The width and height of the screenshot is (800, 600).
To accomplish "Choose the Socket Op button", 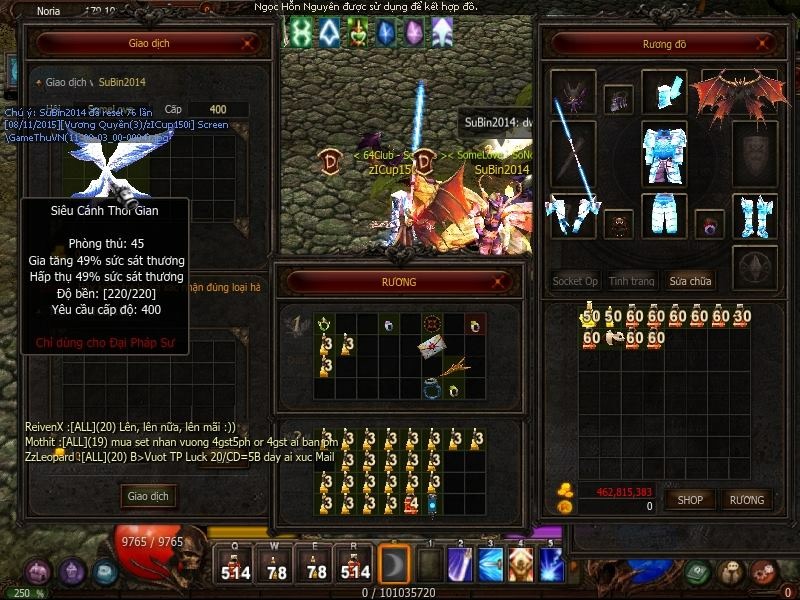I will 575,281.
